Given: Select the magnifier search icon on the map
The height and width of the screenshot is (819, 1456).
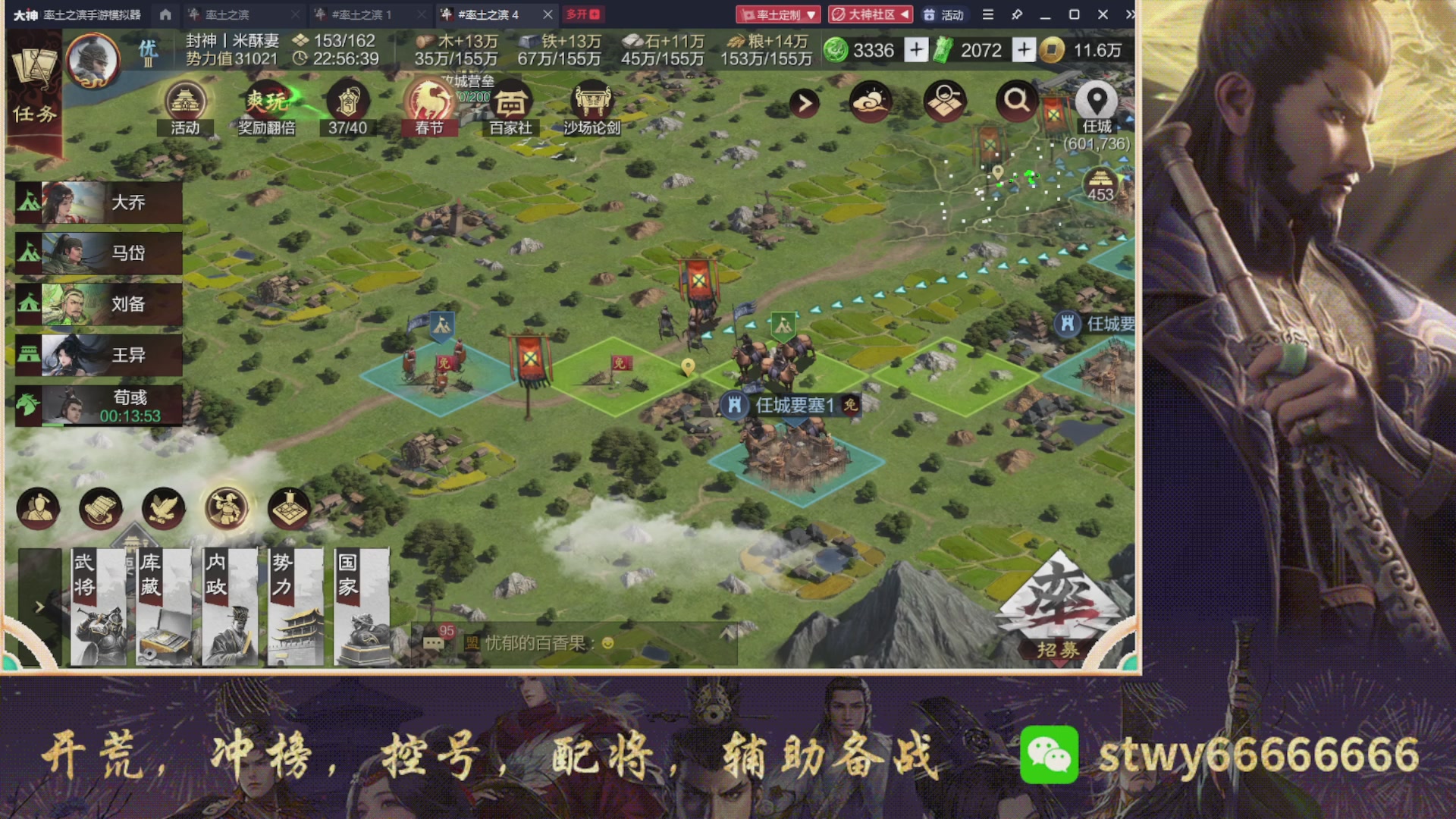Looking at the screenshot, I should 1017,102.
